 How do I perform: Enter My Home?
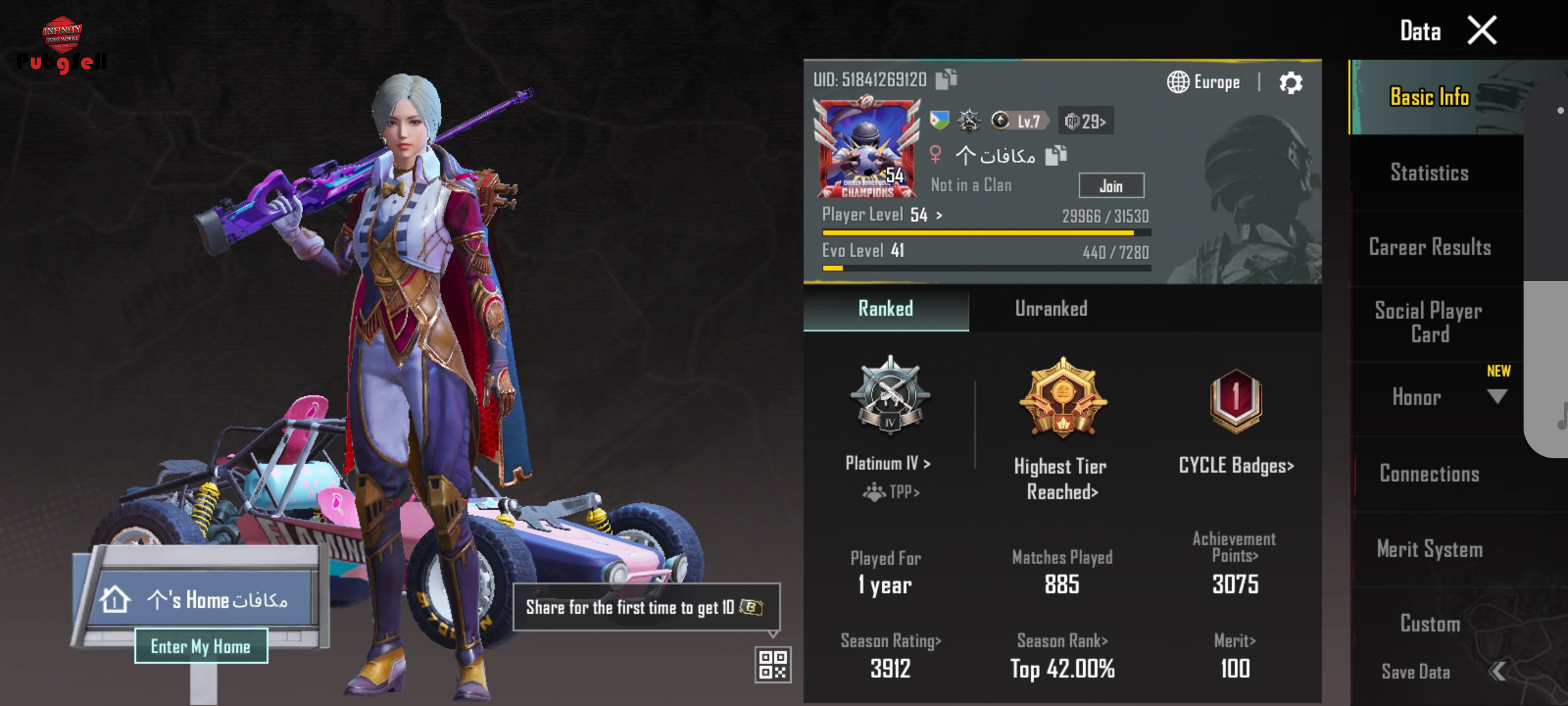tap(201, 647)
